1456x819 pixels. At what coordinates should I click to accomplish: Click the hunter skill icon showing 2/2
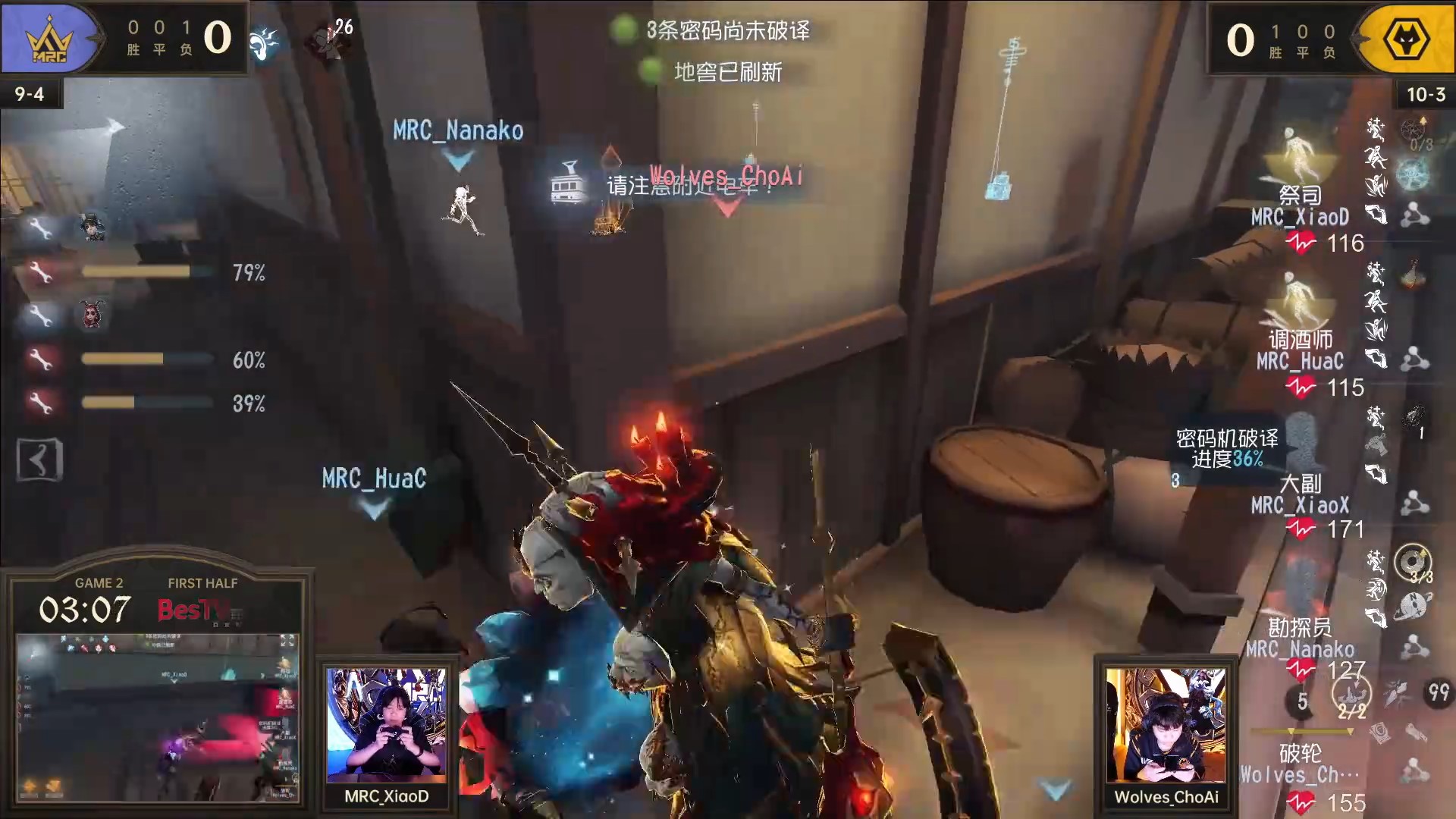coord(1351,694)
